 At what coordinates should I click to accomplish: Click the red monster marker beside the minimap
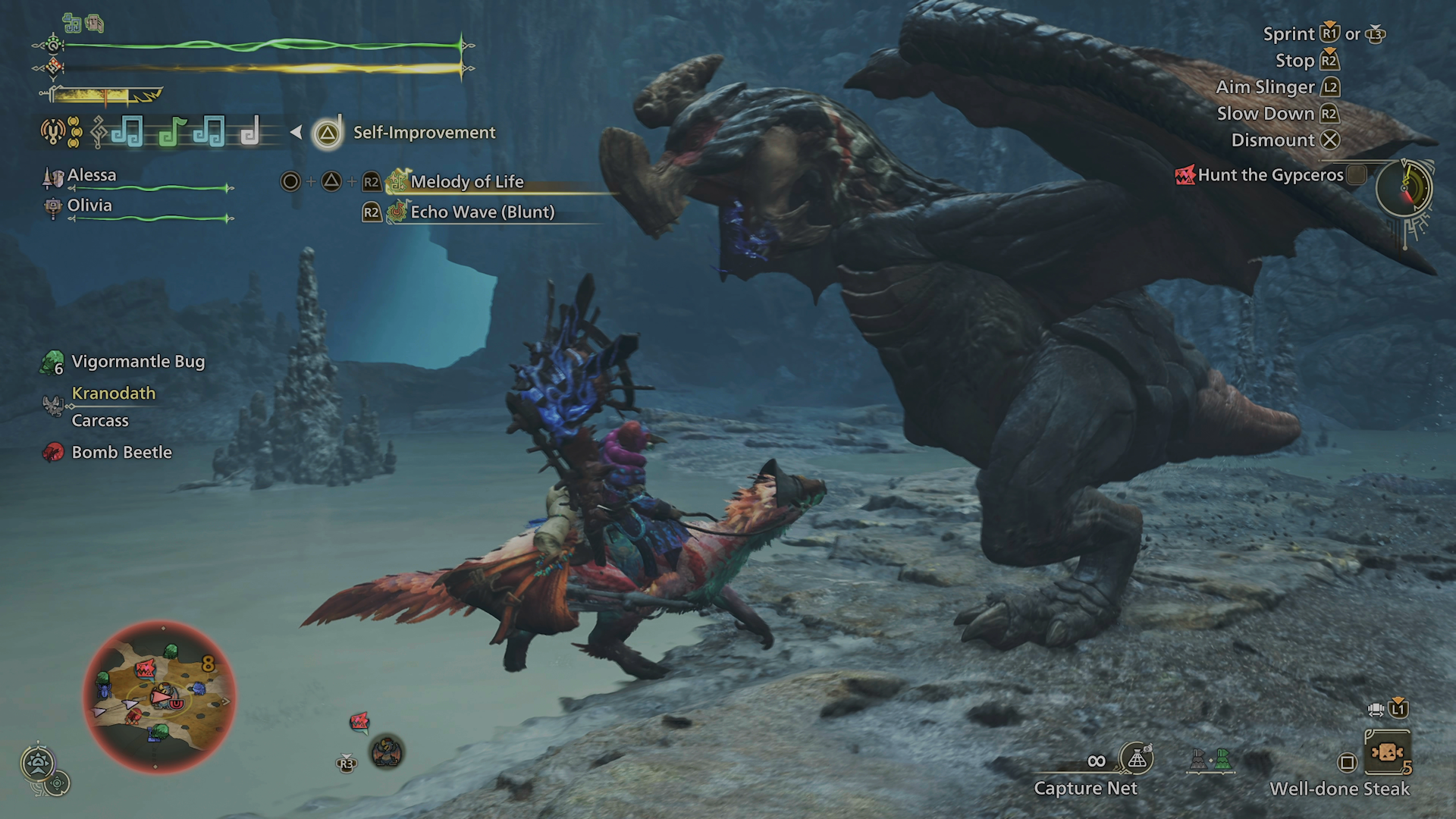point(359,720)
